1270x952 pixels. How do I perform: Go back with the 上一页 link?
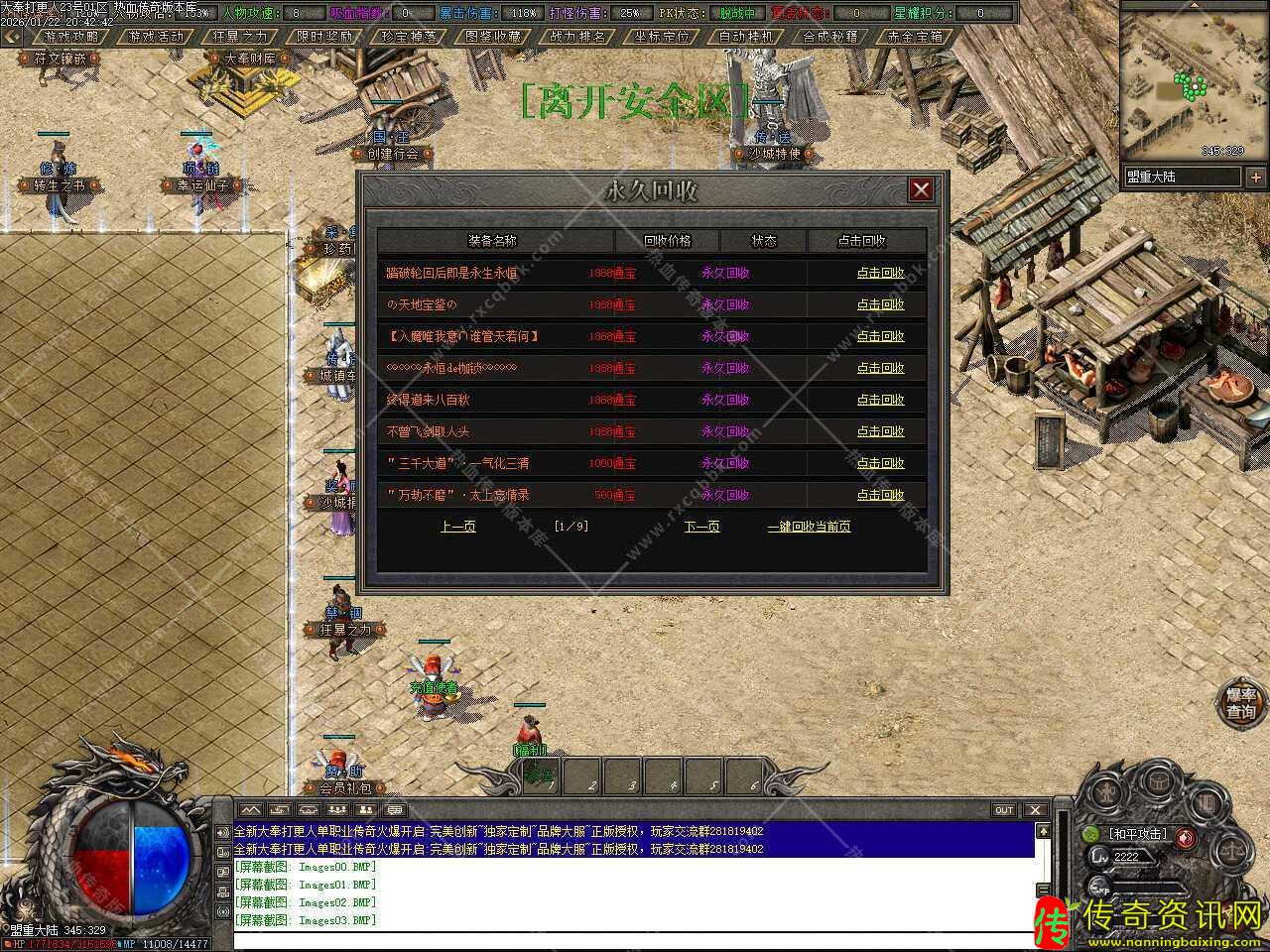click(457, 527)
